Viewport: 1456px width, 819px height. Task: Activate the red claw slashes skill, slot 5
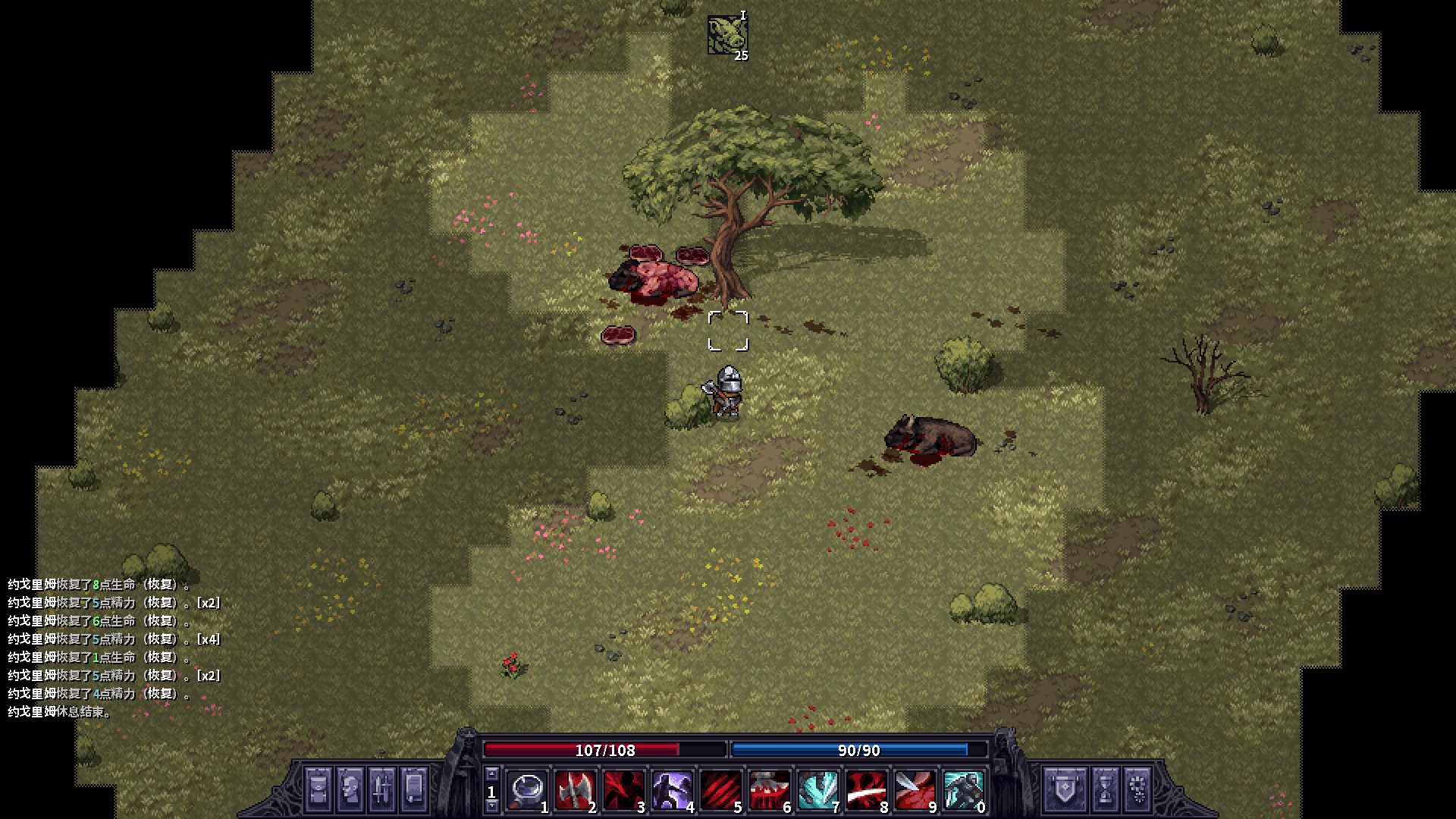[720, 790]
